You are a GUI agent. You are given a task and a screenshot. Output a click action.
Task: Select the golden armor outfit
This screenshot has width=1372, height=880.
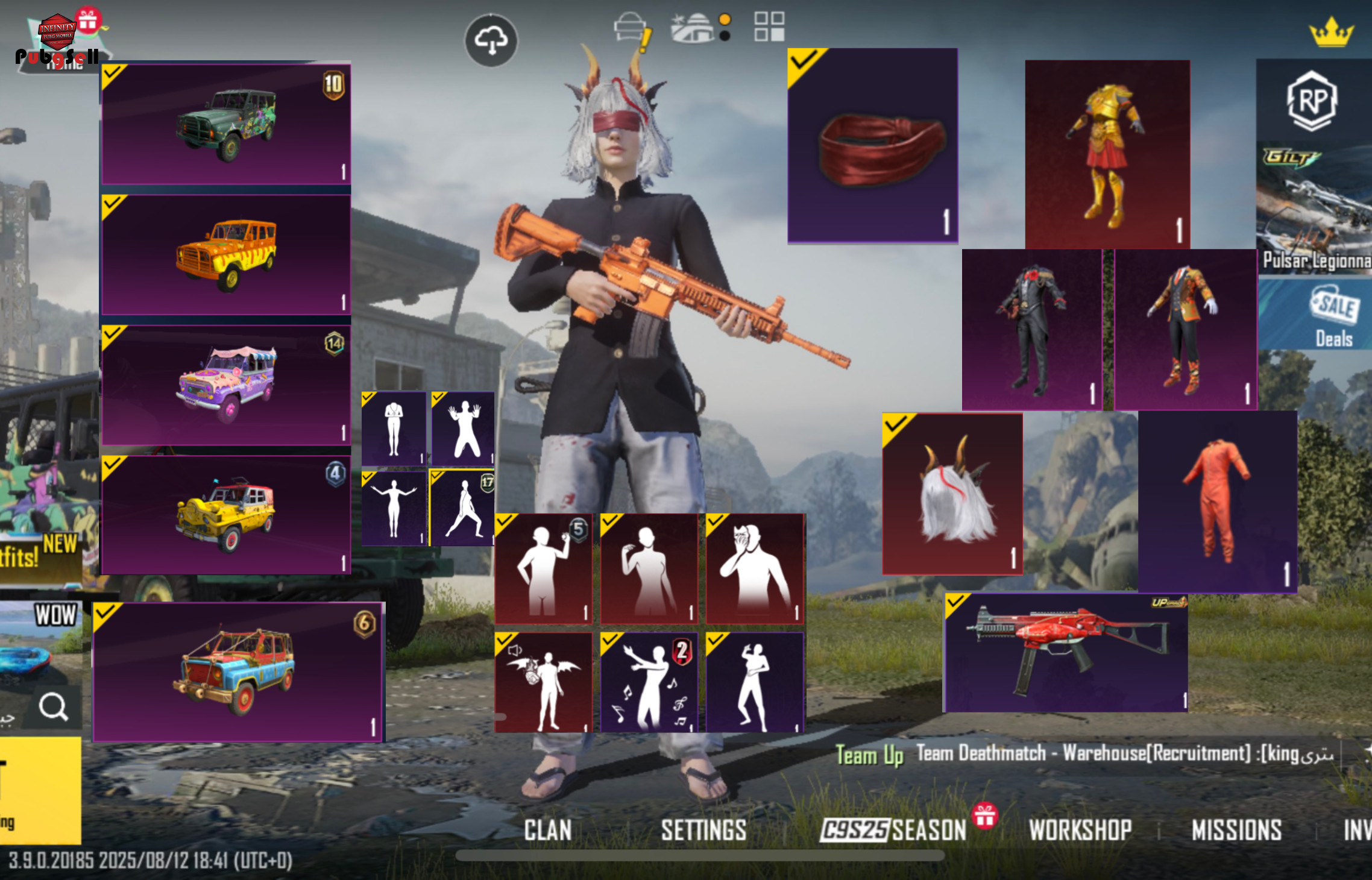click(1107, 154)
